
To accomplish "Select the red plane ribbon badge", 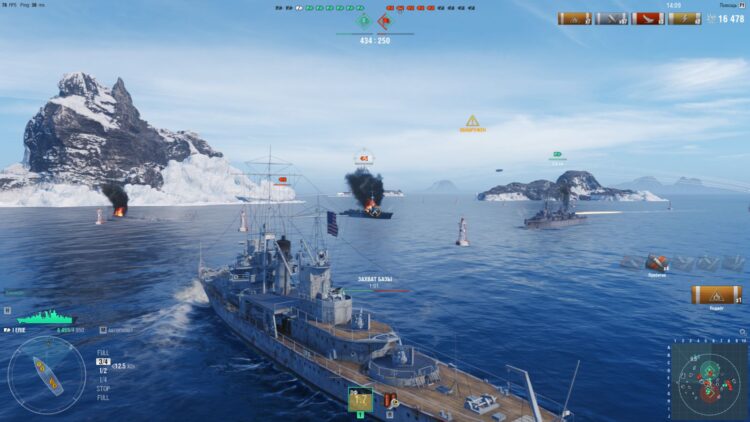I will click(x=648, y=18).
